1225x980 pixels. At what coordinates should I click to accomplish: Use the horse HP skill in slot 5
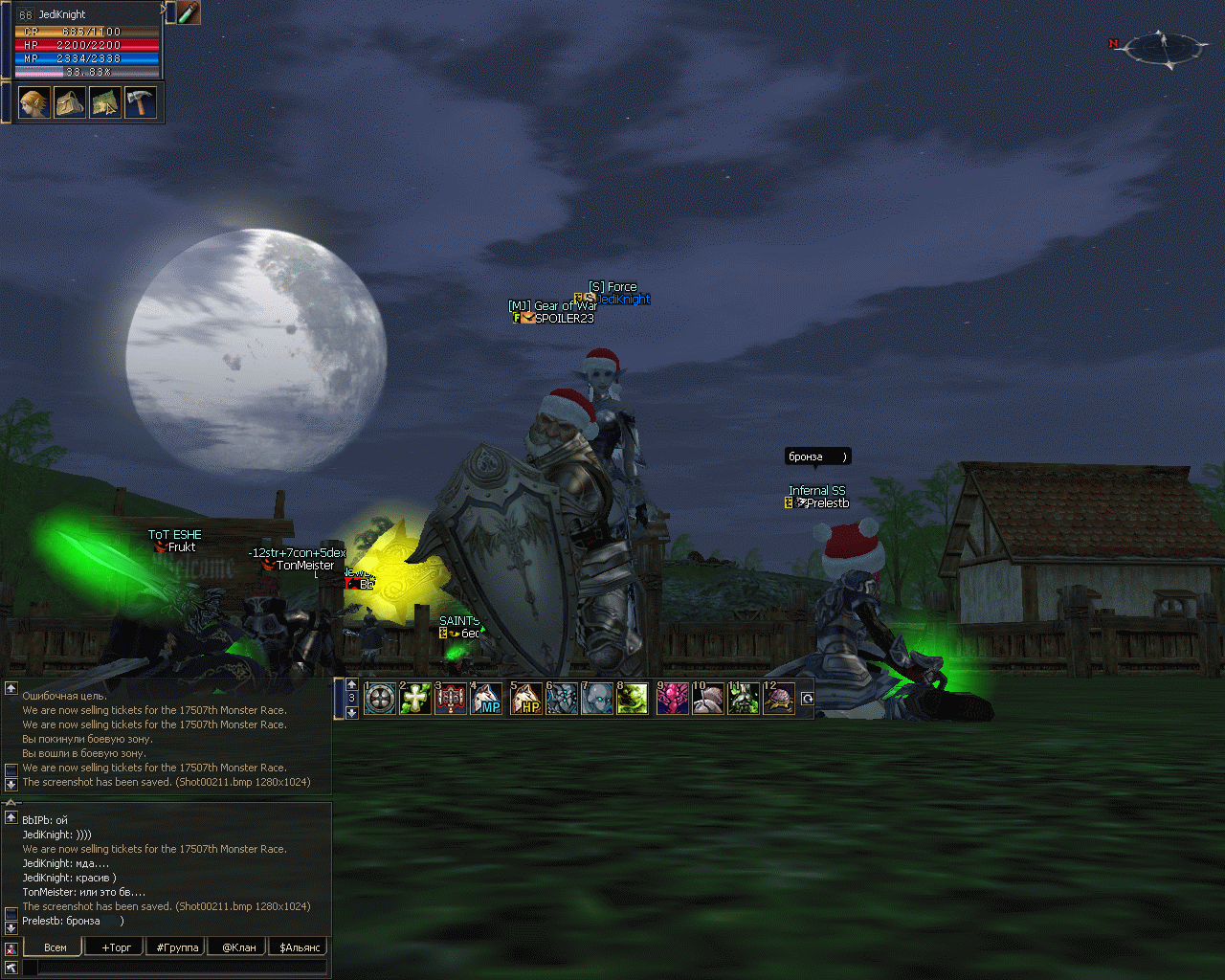pos(526,699)
